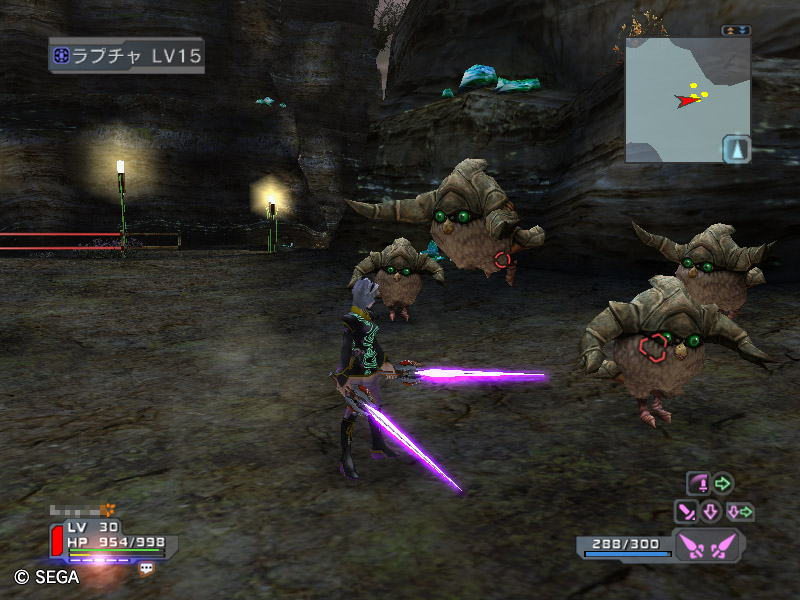Screen dimensions: 800x600
Task: Select the north-lock arrow button on minimap
Action: (736, 149)
